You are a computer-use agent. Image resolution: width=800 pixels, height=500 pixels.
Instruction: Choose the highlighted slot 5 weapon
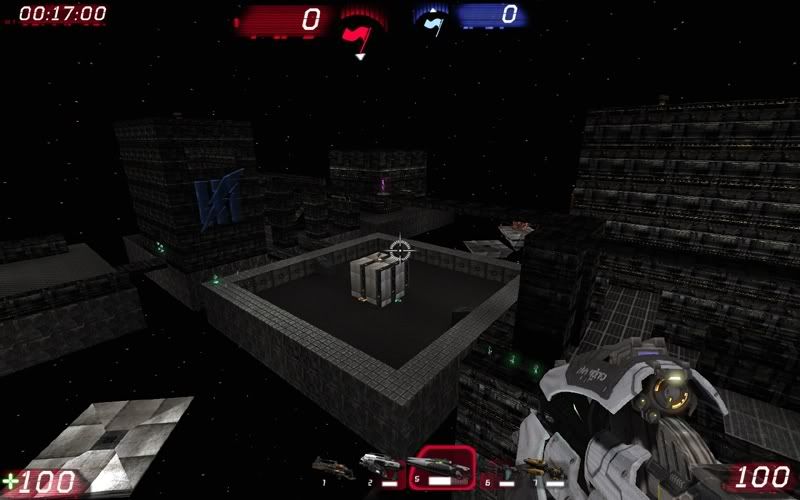[x=441, y=464]
